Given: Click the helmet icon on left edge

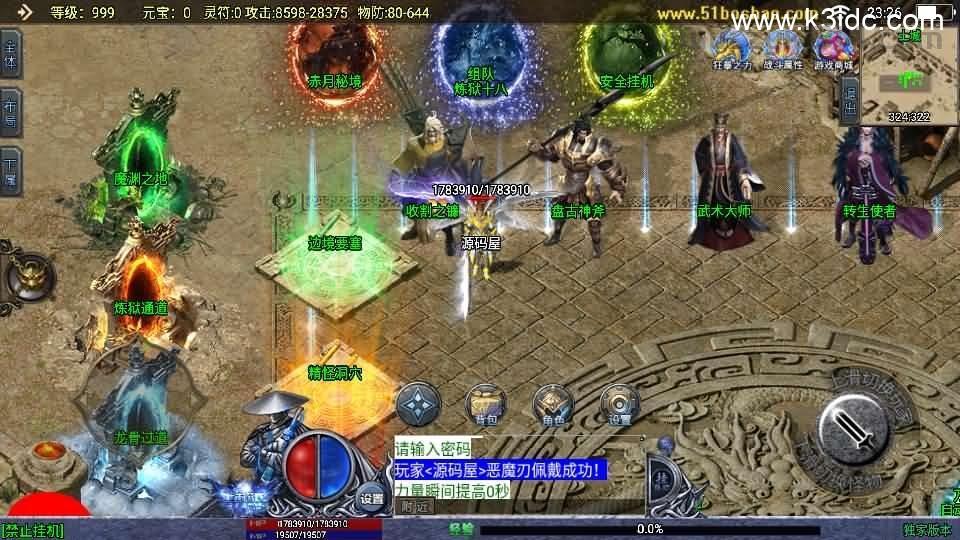Looking at the screenshot, I should 27,275.
